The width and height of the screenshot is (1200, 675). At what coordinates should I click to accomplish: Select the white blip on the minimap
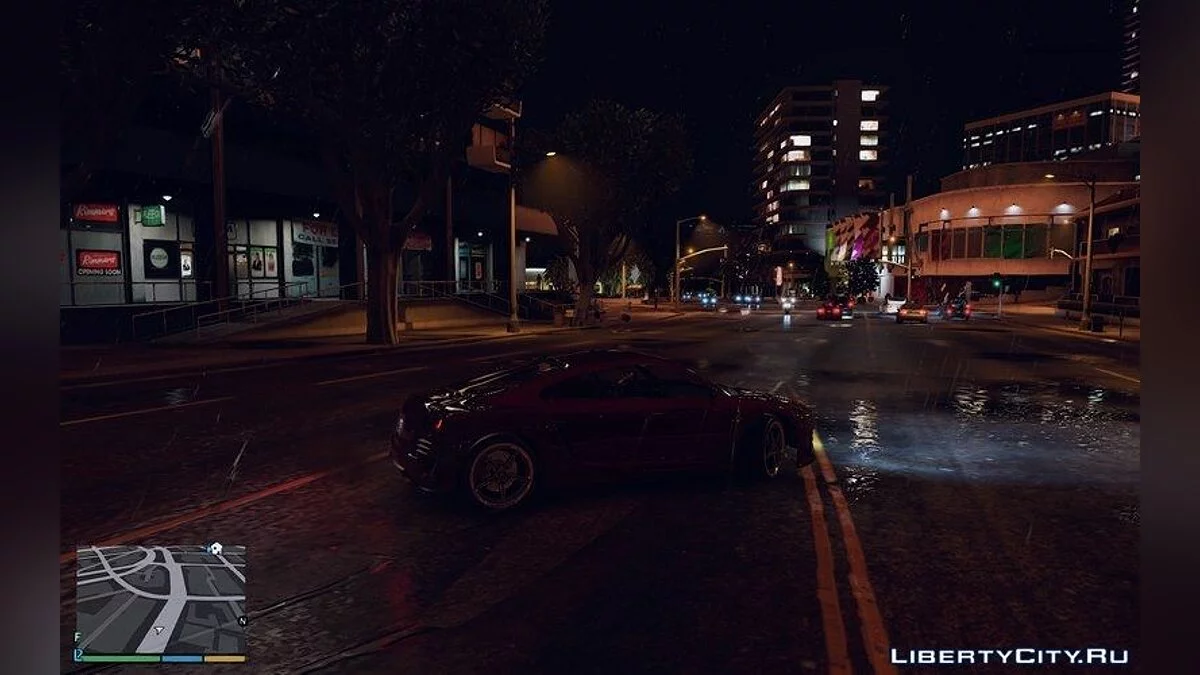[x=215, y=549]
